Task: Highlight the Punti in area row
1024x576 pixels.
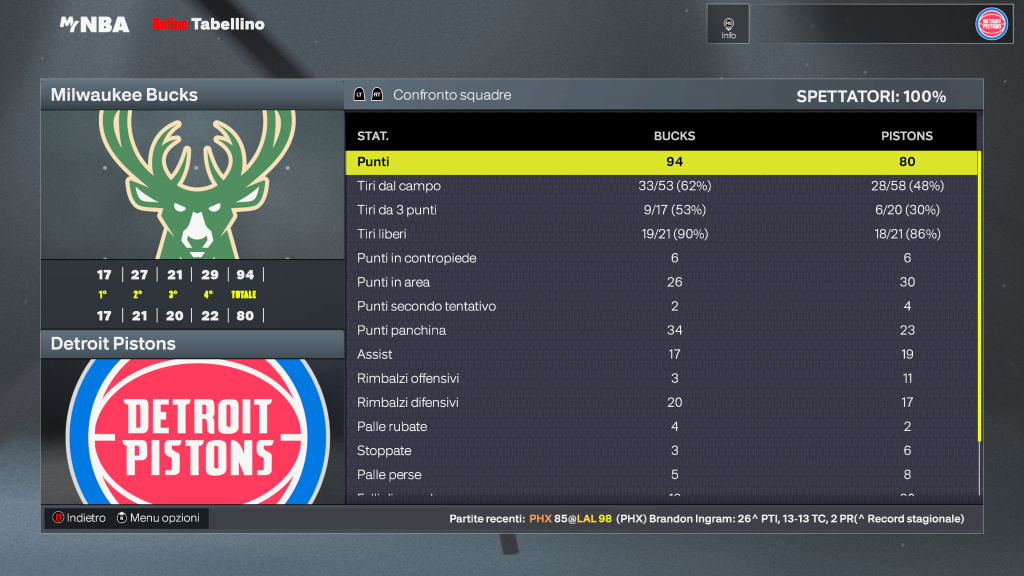Action: [x=660, y=282]
